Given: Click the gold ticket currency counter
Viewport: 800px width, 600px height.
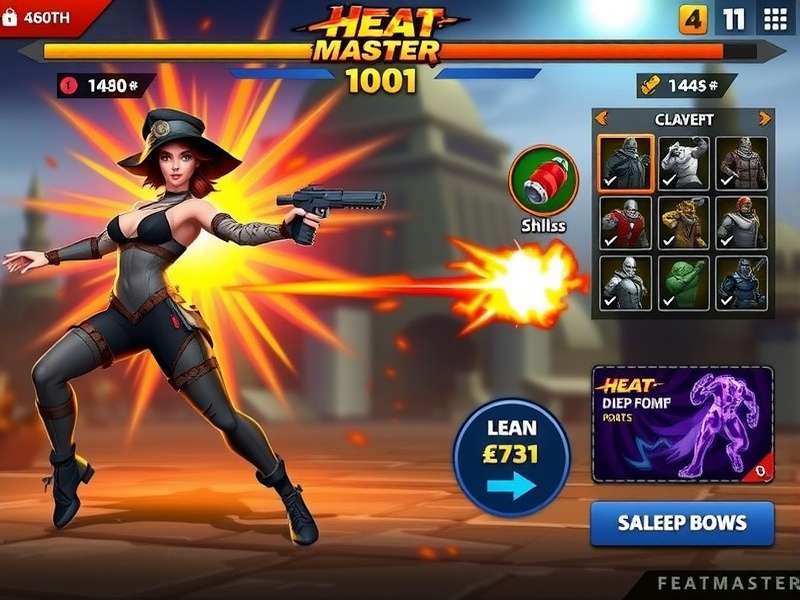Looking at the screenshot, I should pos(682,86).
